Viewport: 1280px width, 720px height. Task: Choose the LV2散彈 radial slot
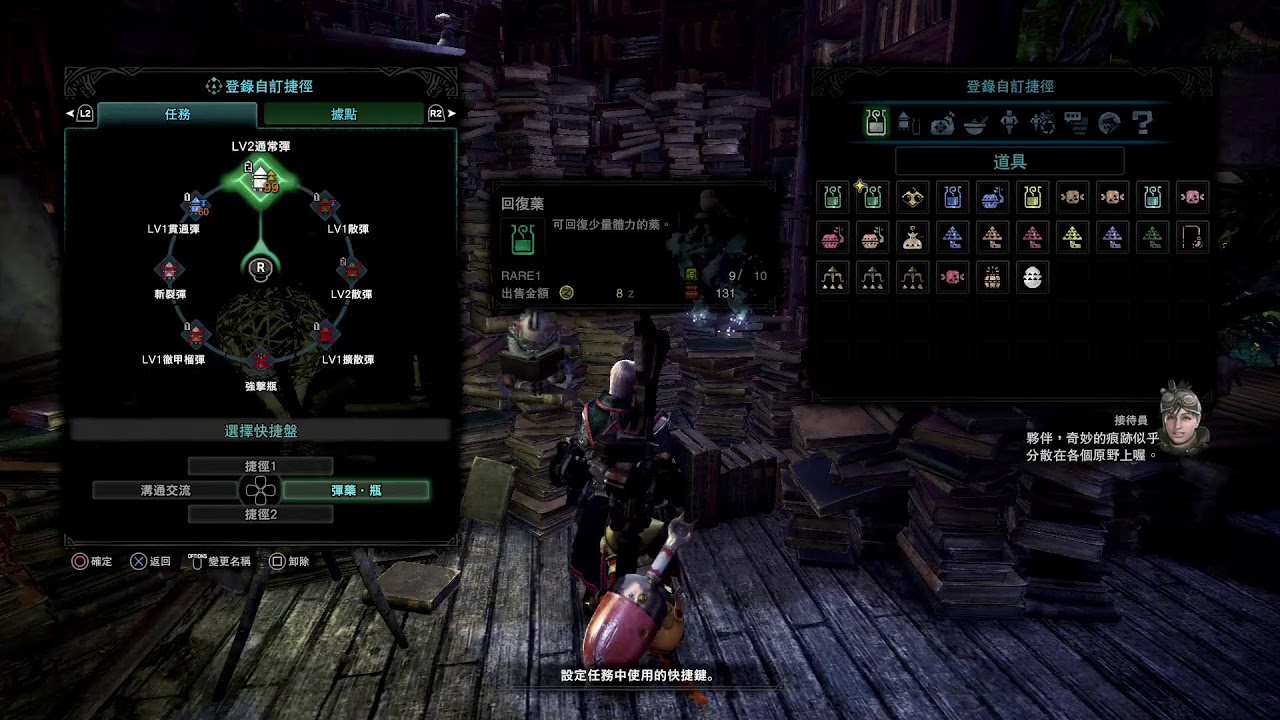(351, 270)
